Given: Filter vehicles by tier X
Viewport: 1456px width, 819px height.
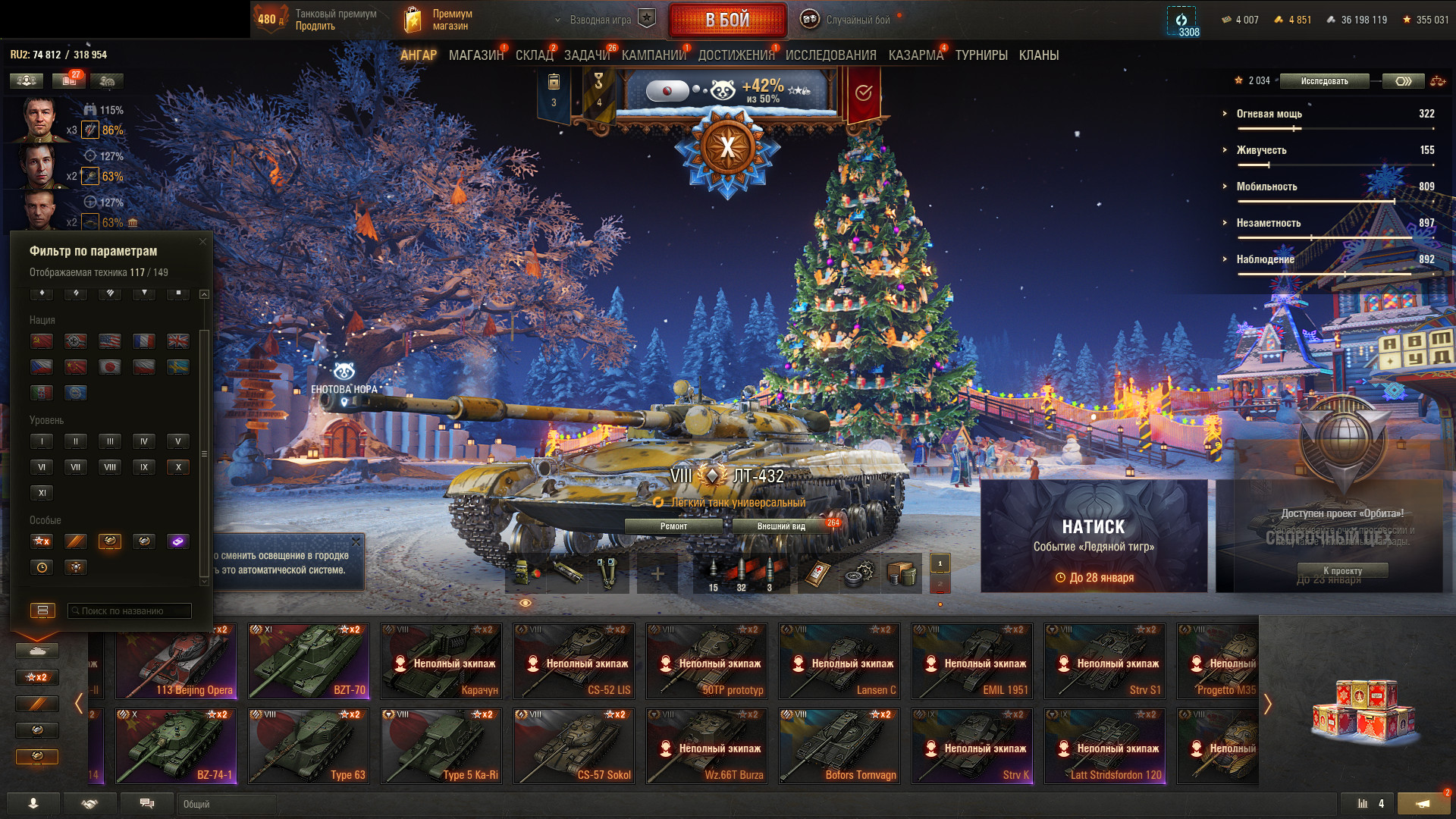Looking at the screenshot, I should click(178, 467).
